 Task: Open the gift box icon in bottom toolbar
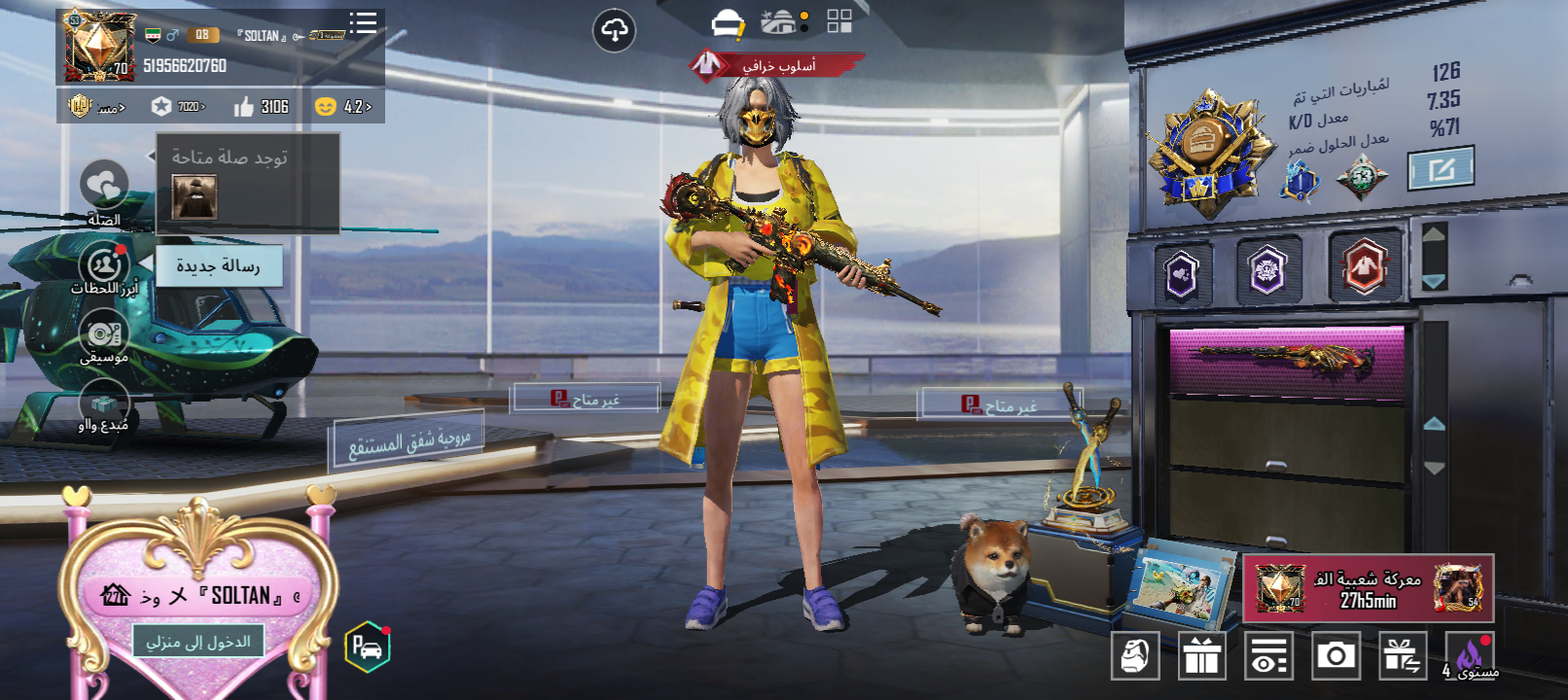[1201, 656]
